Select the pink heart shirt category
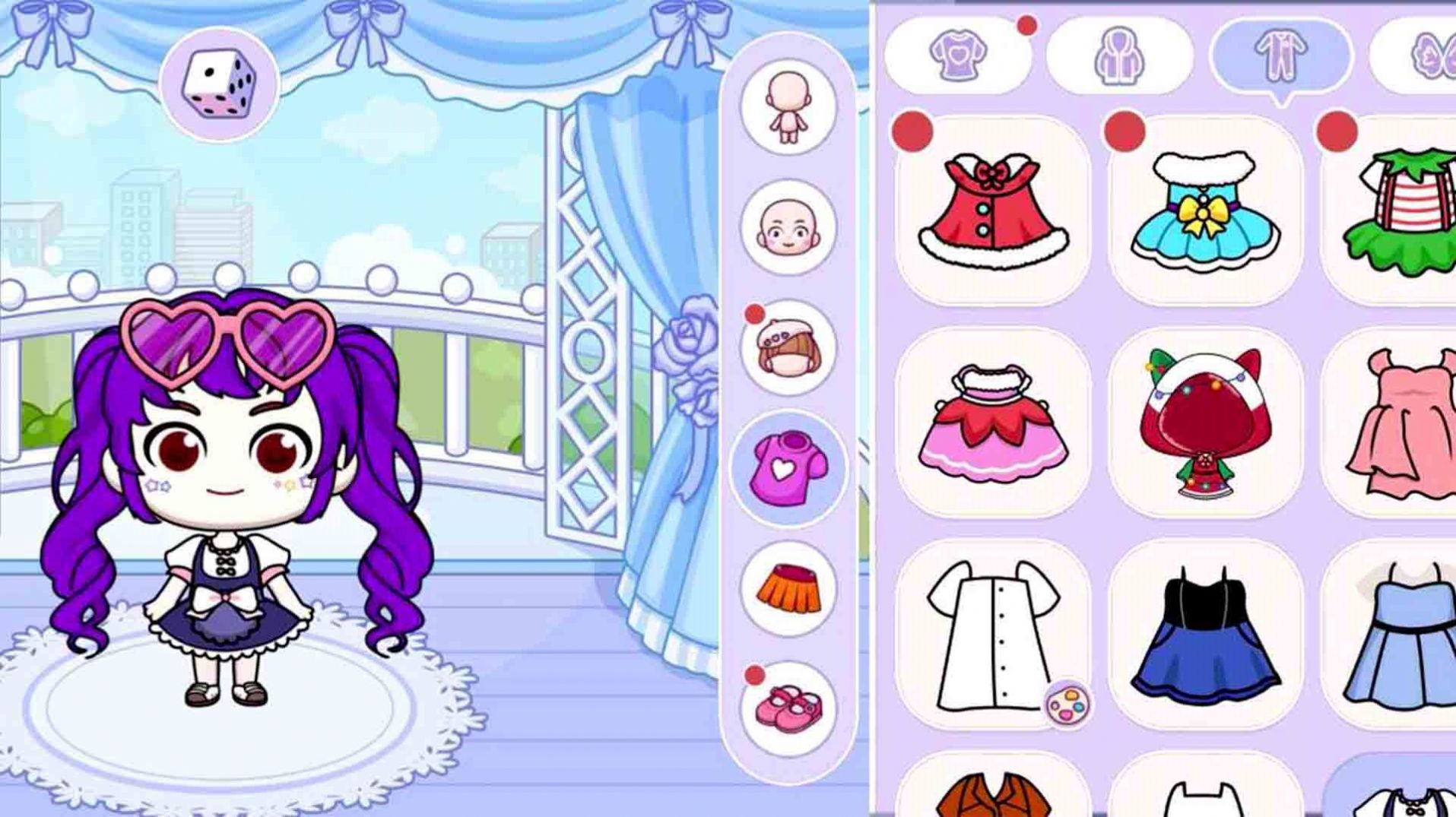The width and height of the screenshot is (1456, 817). point(788,468)
